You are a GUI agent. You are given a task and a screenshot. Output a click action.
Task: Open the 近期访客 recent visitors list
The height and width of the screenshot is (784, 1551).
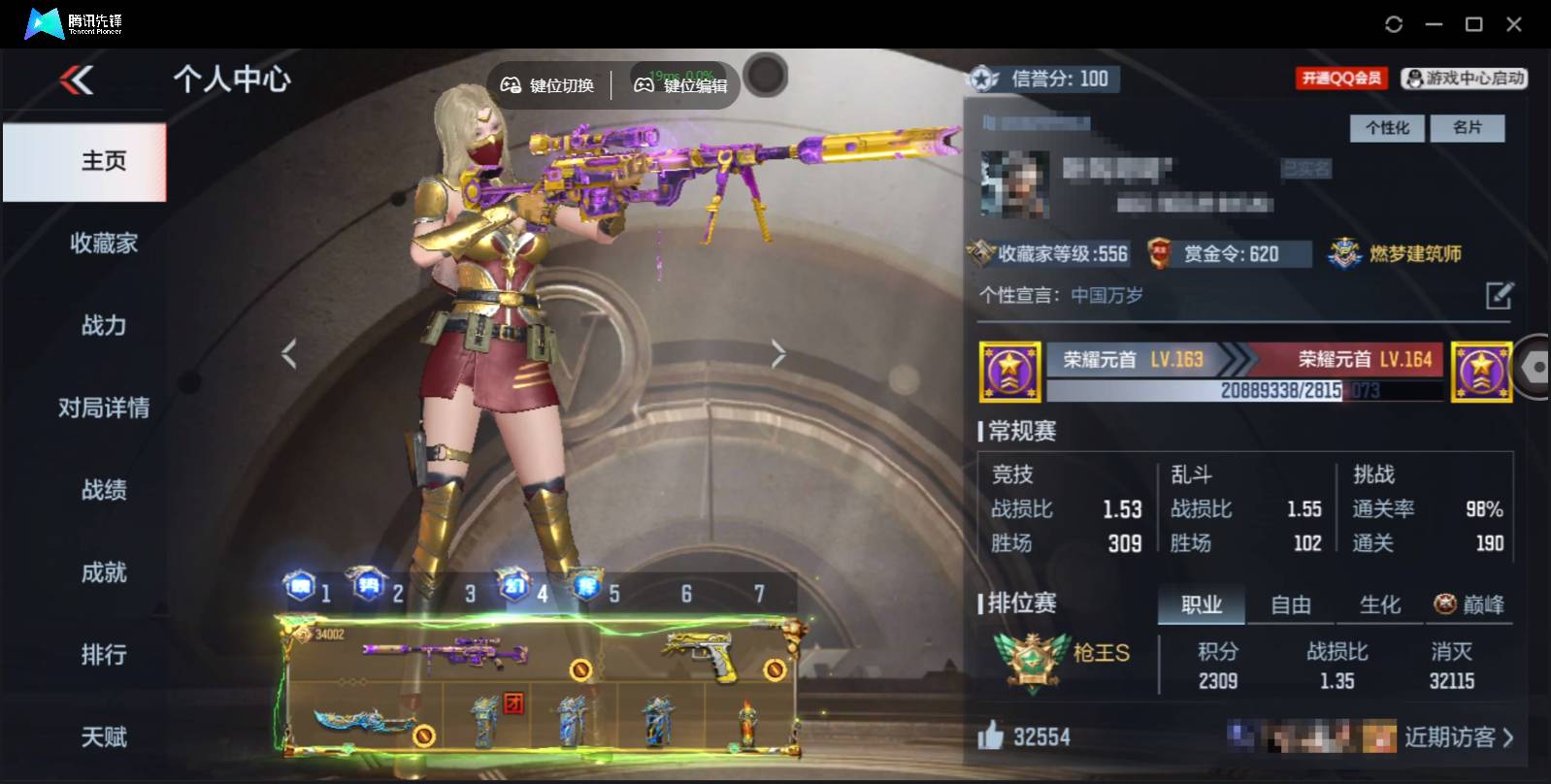tap(1458, 738)
